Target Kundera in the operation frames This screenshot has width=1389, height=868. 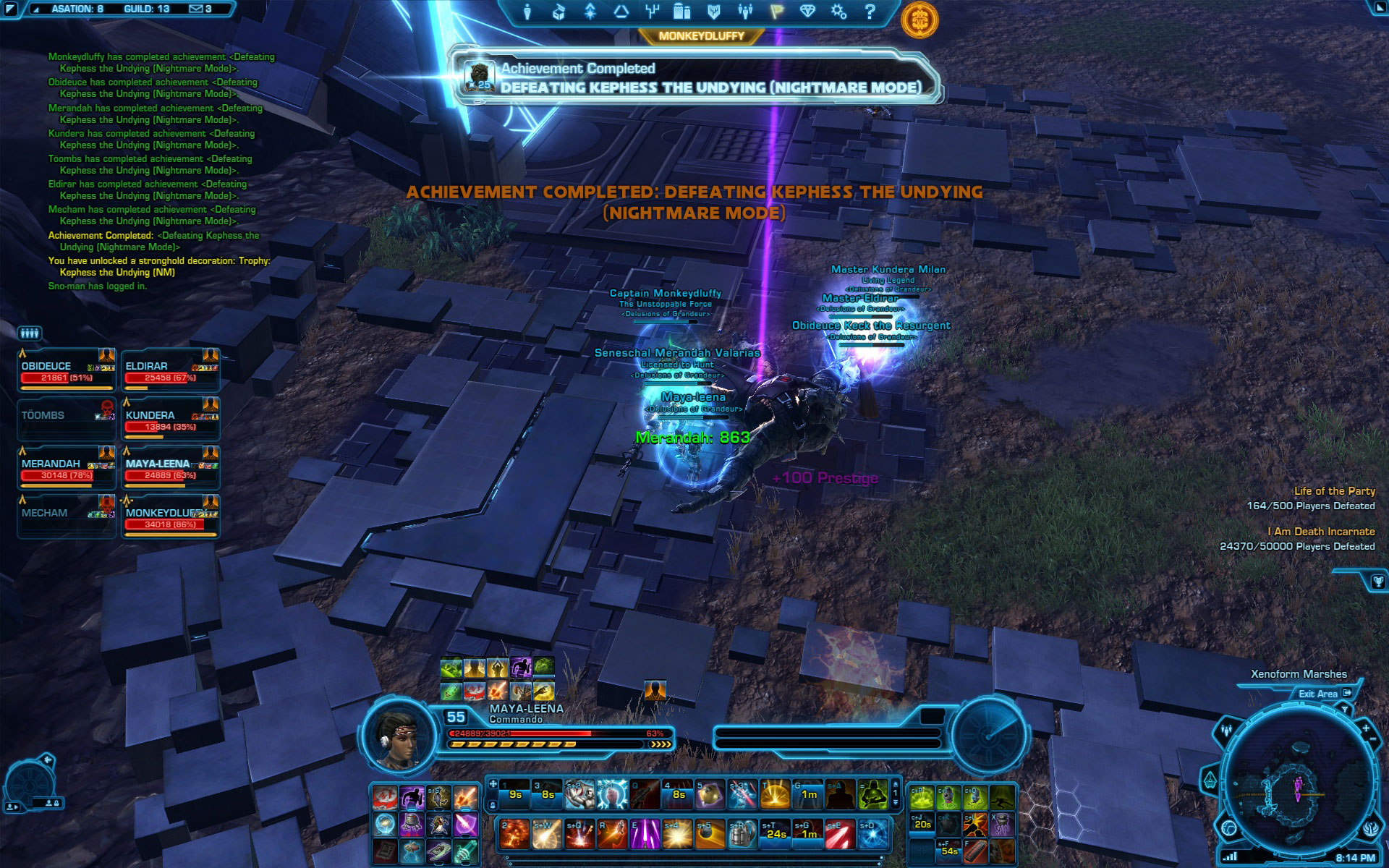click(x=171, y=421)
